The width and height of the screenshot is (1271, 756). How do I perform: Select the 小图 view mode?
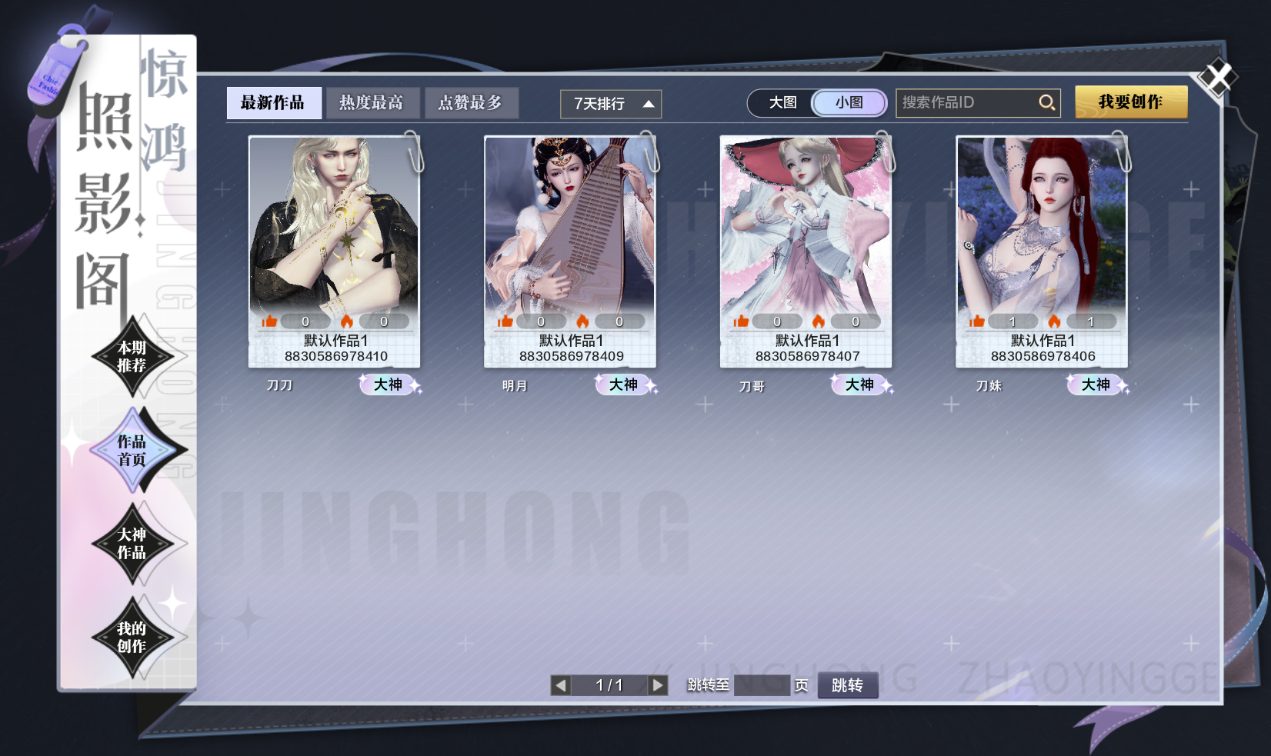[x=849, y=103]
